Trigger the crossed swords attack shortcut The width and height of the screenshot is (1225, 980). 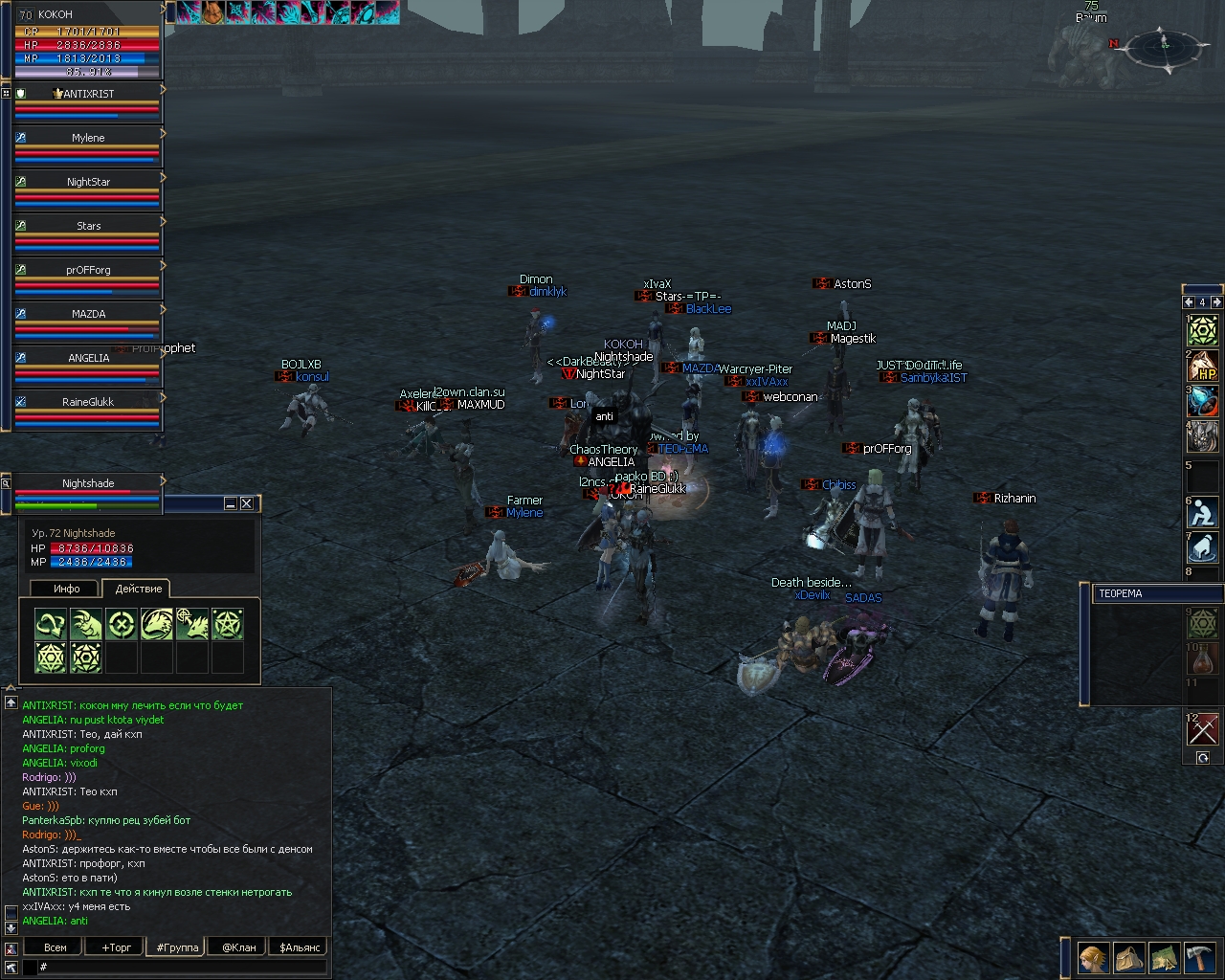(x=1202, y=729)
